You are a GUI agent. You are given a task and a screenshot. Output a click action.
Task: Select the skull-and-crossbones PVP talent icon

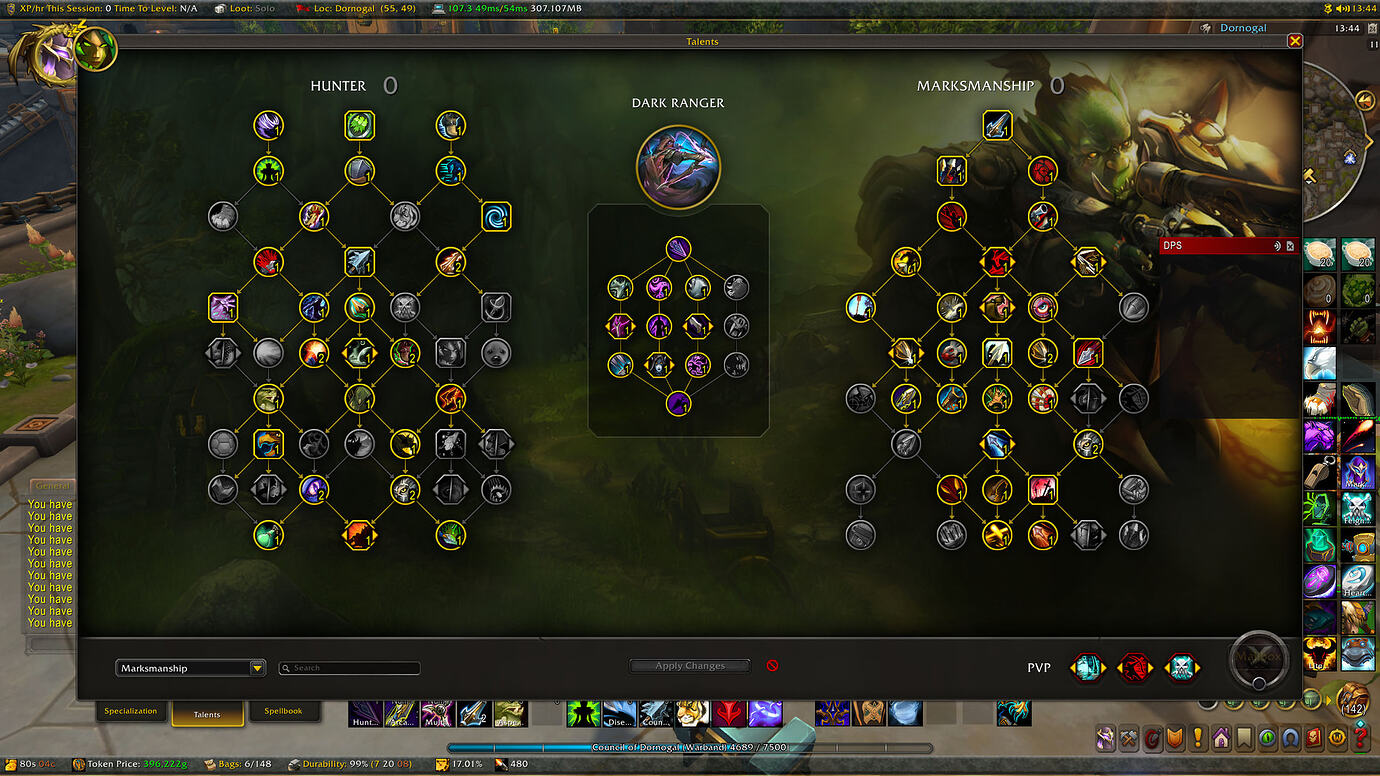coord(1184,667)
